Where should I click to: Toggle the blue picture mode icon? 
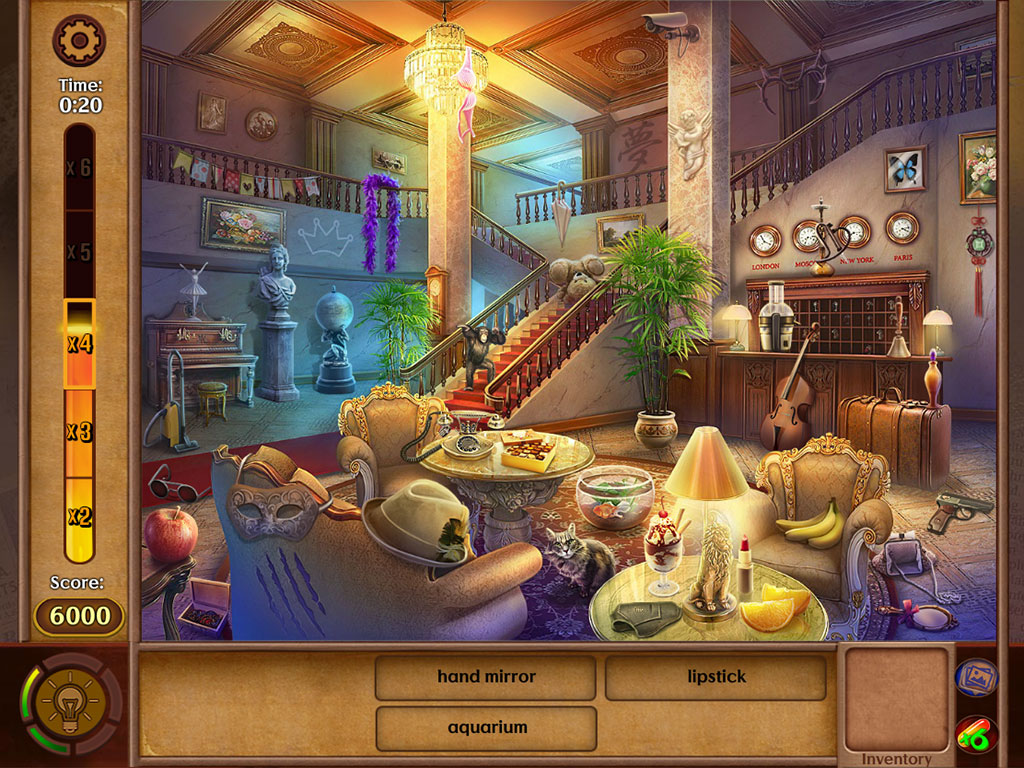tap(975, 677)
